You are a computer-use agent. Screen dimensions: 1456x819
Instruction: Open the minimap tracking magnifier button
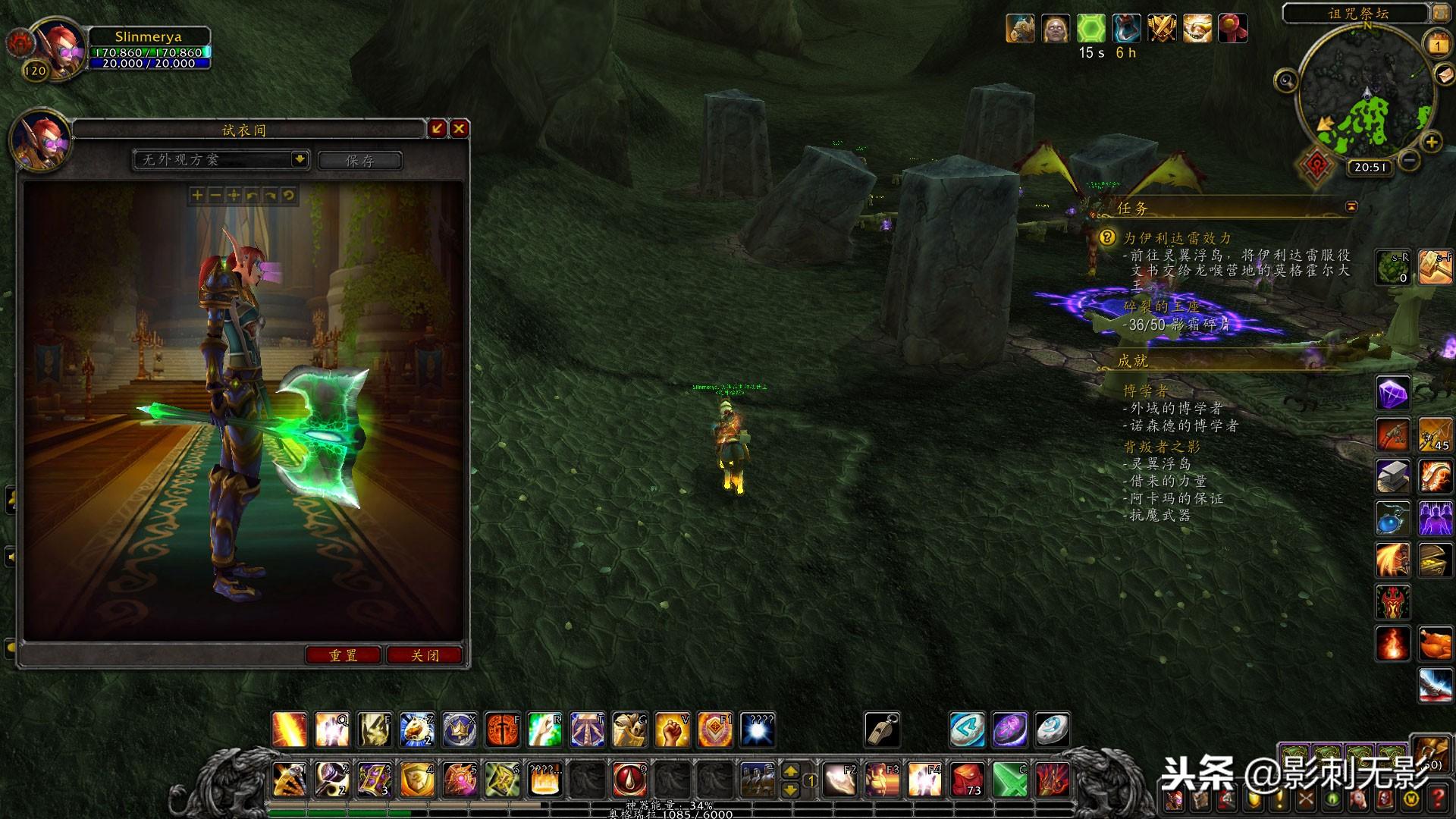(x=1285, y=80)
